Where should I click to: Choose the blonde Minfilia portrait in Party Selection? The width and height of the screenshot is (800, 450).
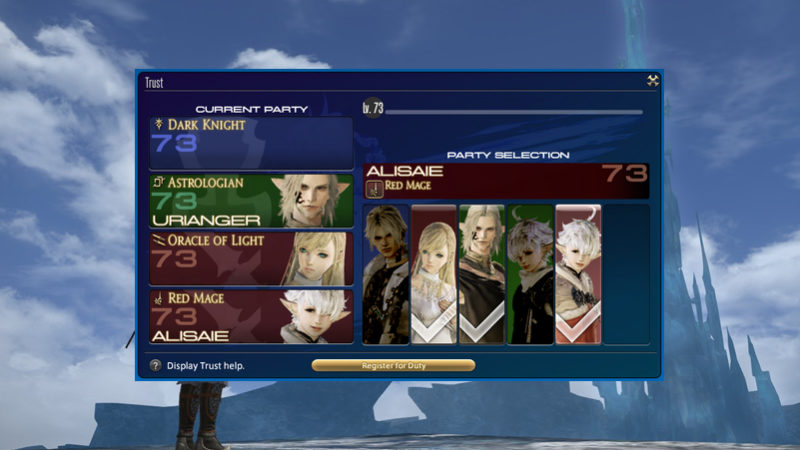click(433, 274)
